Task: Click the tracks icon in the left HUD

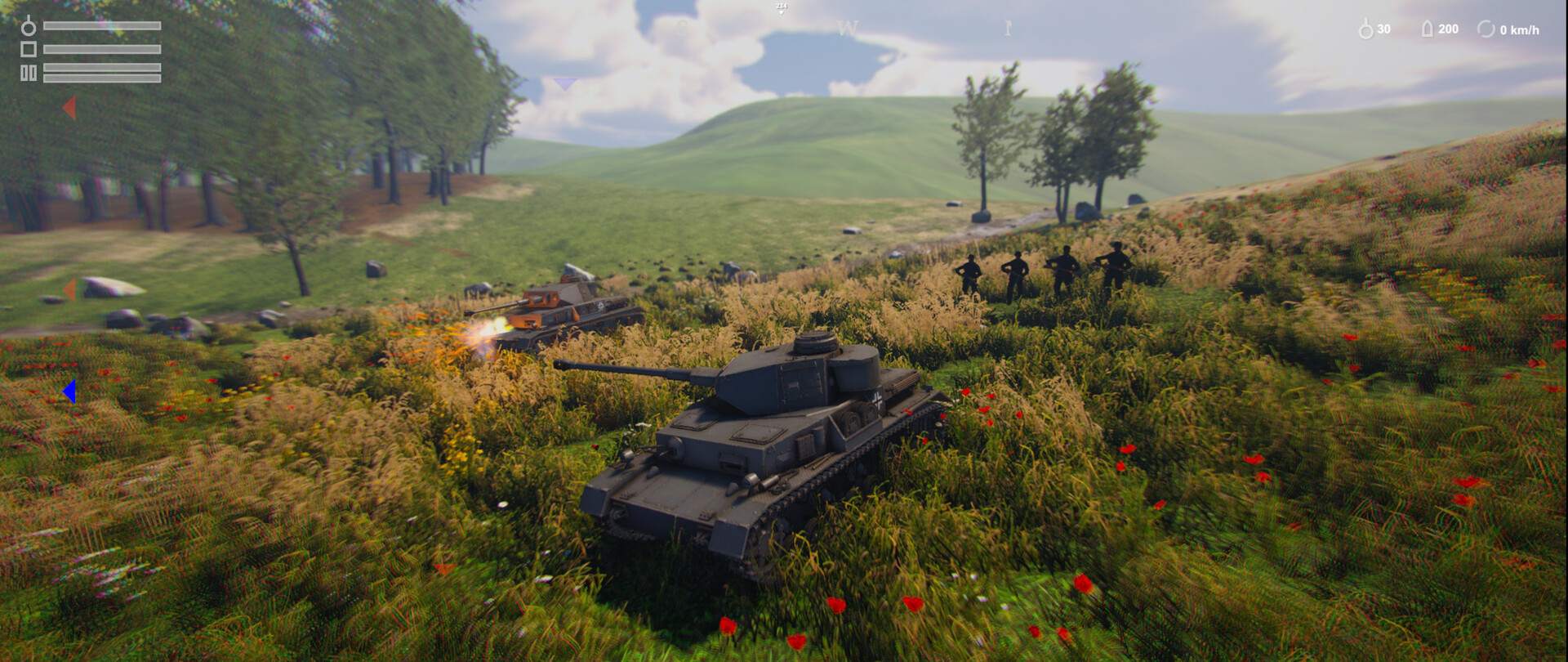Action: coord(29,73)
